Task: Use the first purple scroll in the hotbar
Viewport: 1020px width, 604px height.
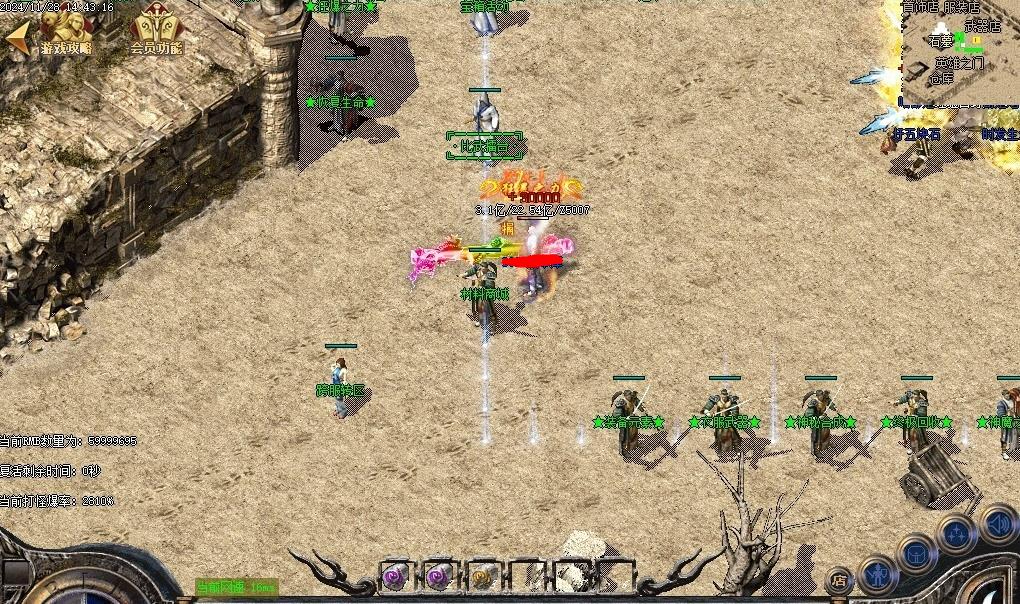Action: tap(394, 576)
